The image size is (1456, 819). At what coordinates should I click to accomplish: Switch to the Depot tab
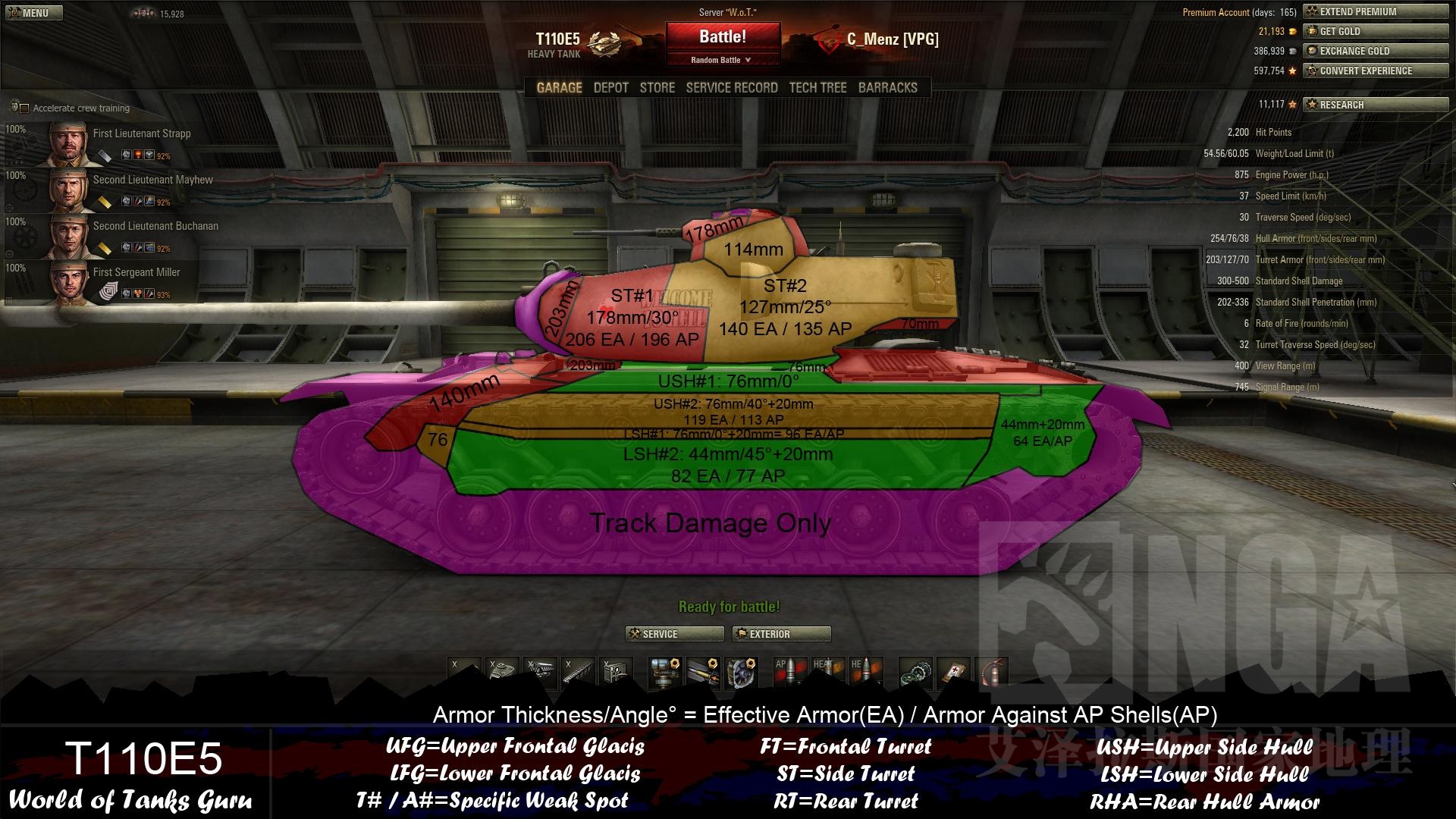pos(610,88)
